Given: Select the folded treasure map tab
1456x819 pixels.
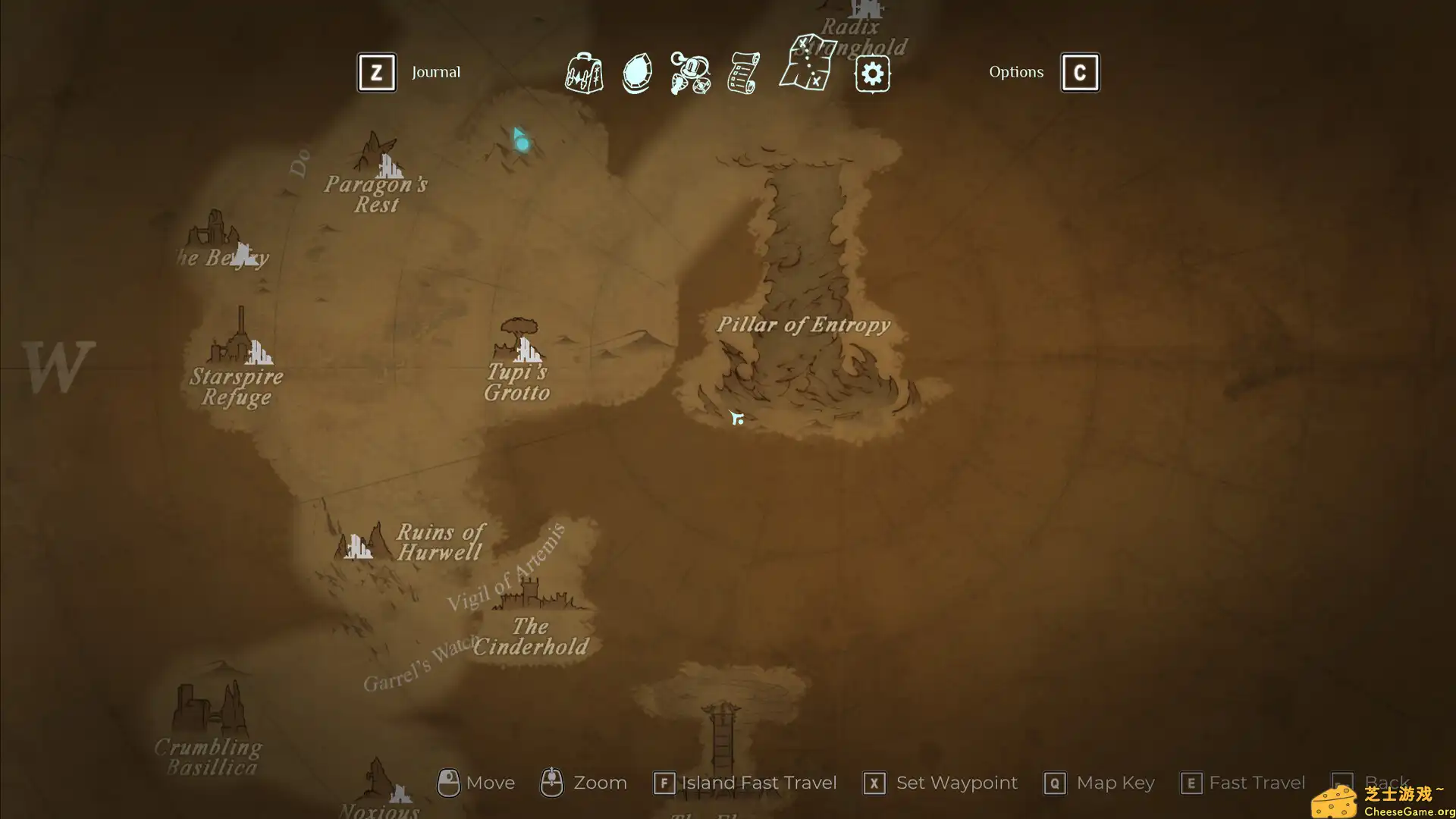Looking at the screenshot, I should 808,63.
